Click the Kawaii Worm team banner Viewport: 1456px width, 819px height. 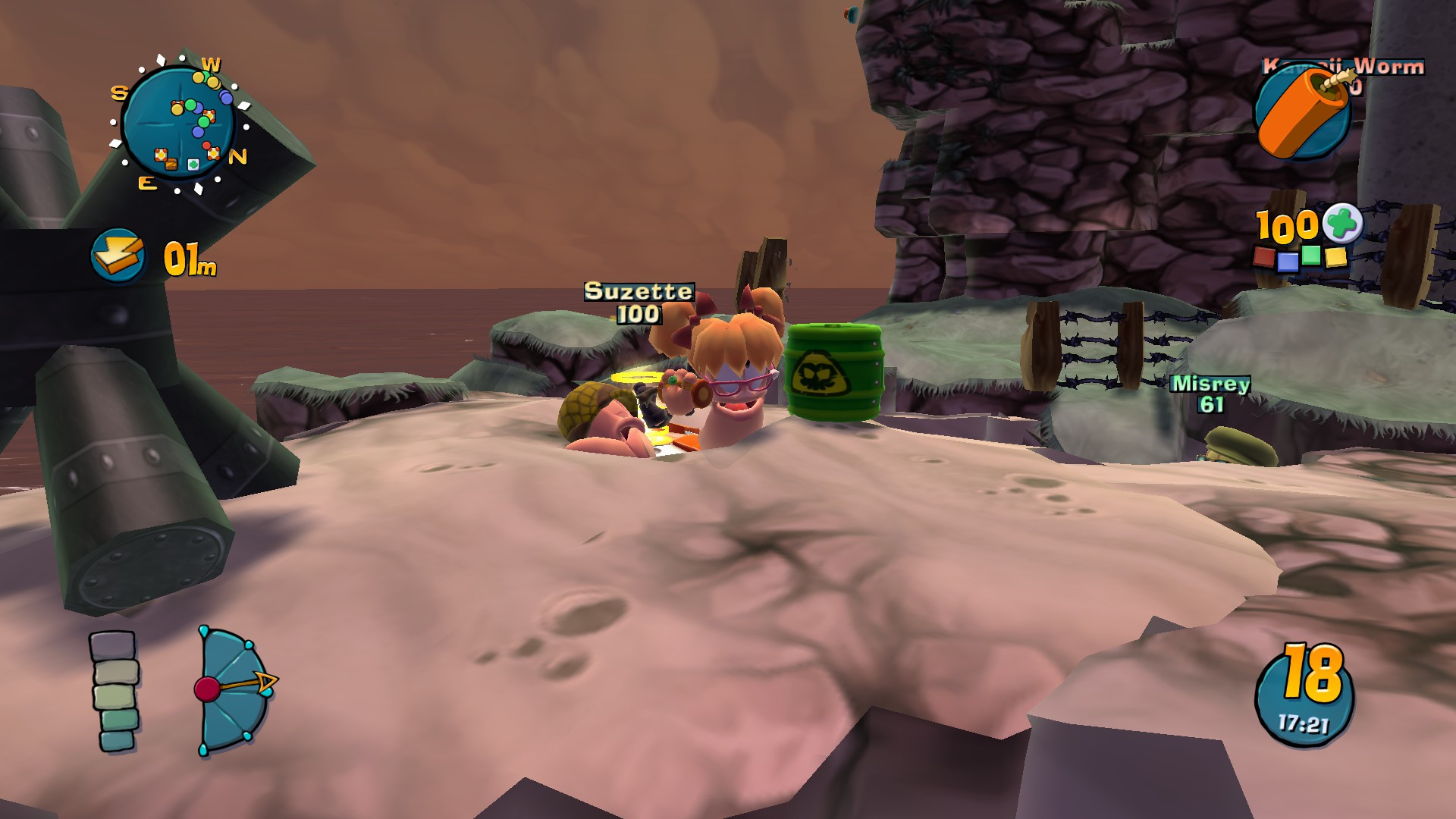(1342, 67)
